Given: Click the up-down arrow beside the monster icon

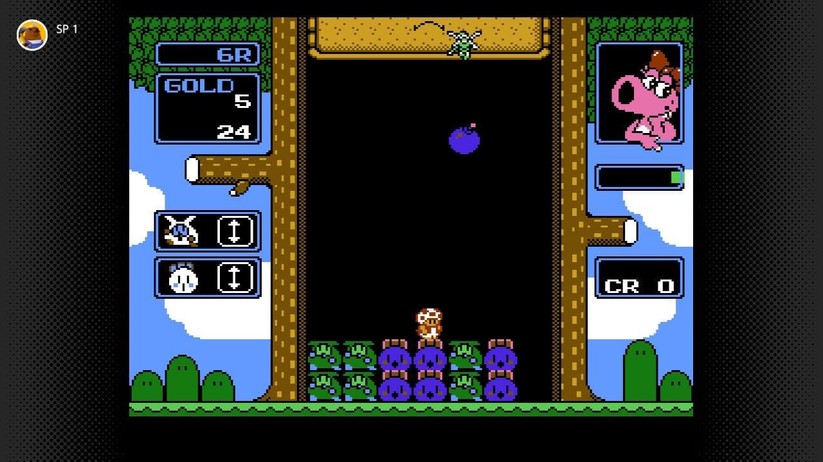Looking at the screenshot, I should [x=234, y=232].
